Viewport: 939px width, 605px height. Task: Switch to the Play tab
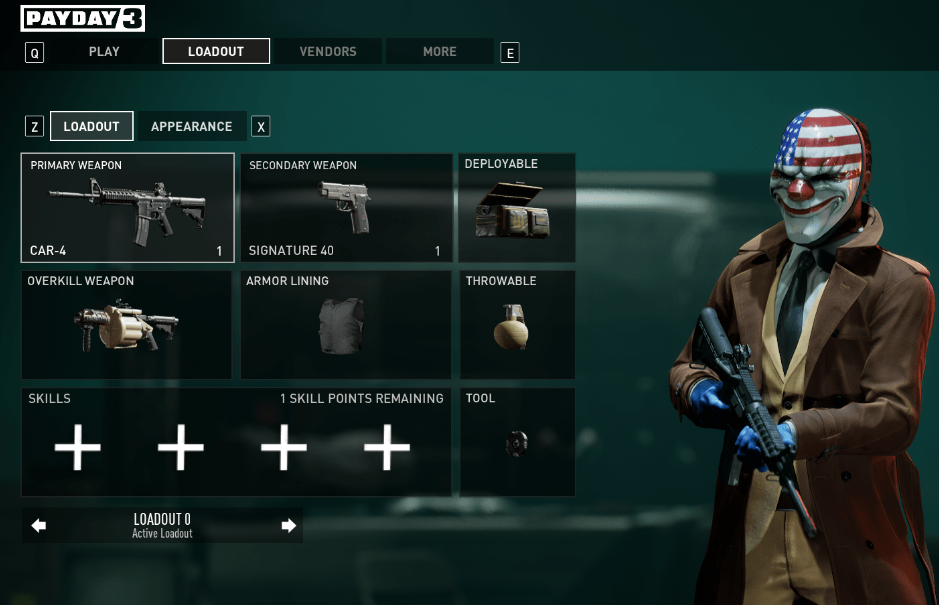(x=104, y=51)
